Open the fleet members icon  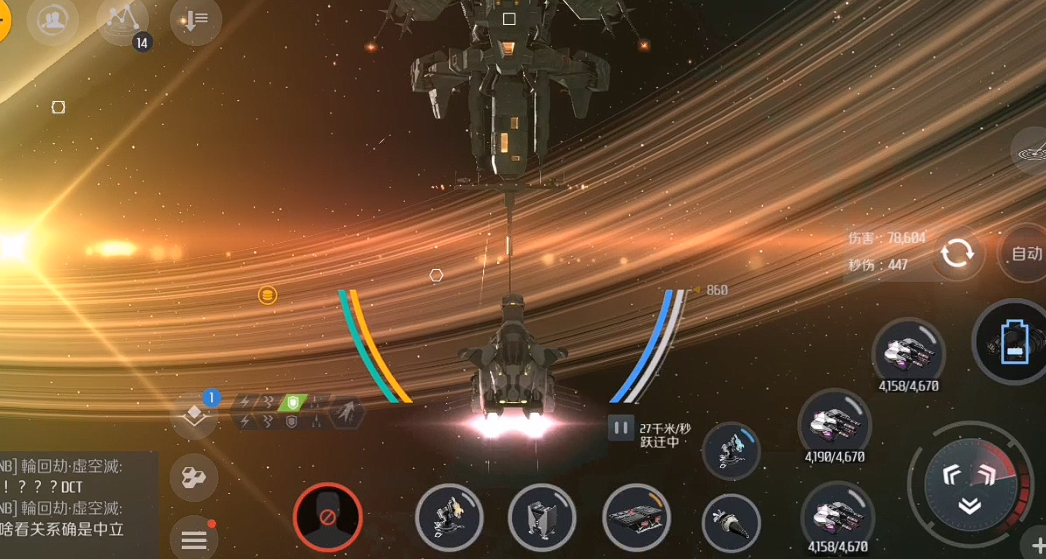[x=53, y=20]
